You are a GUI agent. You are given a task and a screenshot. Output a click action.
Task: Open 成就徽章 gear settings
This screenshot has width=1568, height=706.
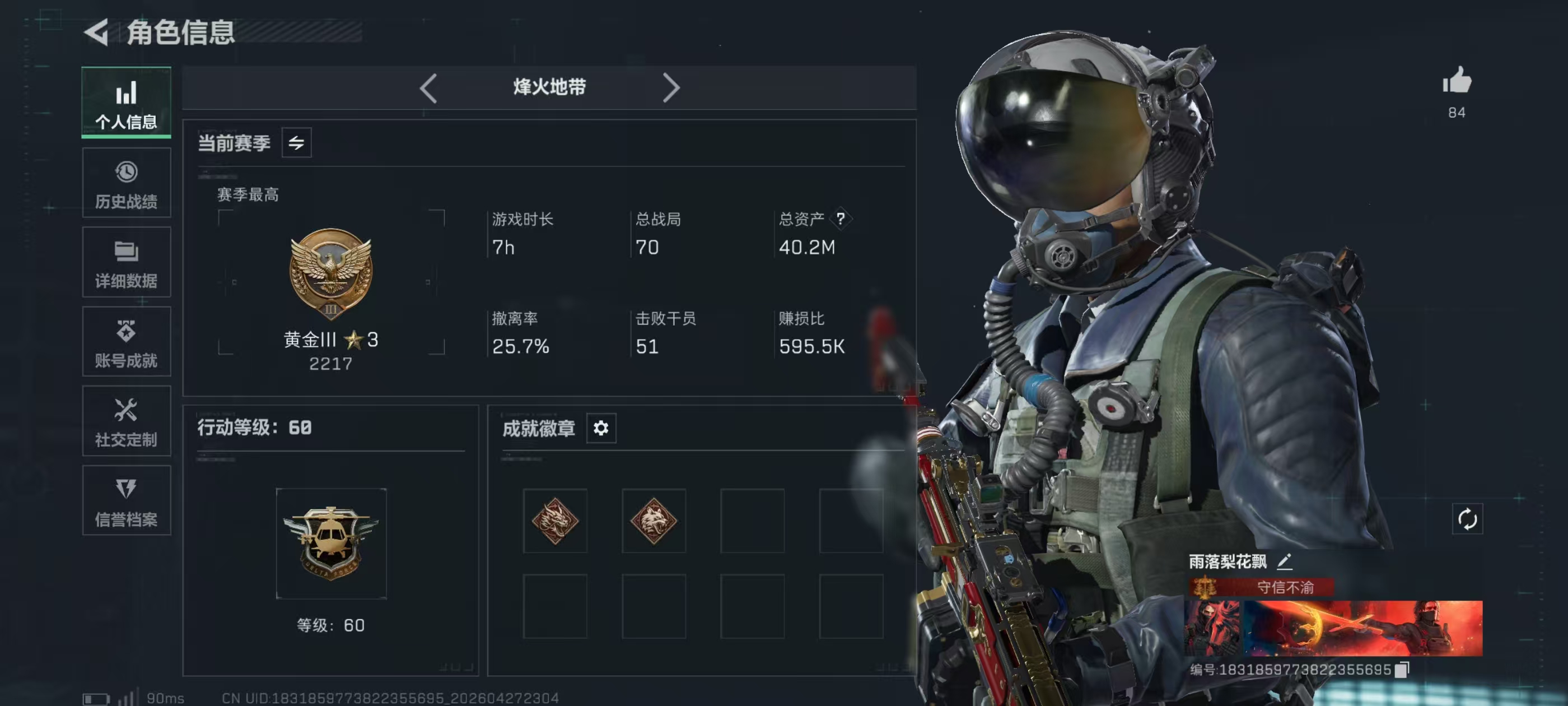601,428
